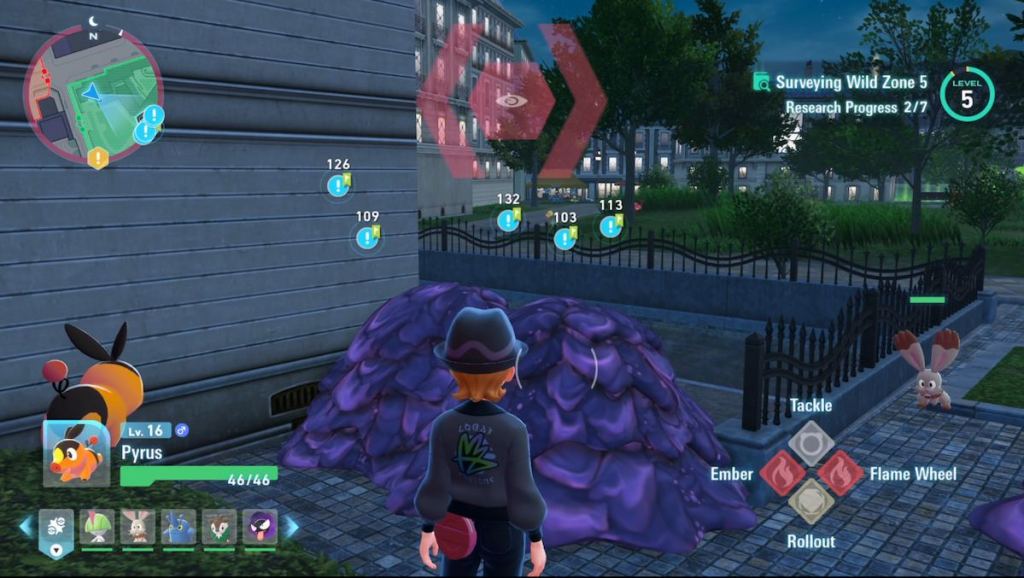Click the party bar left arrow

26,526
